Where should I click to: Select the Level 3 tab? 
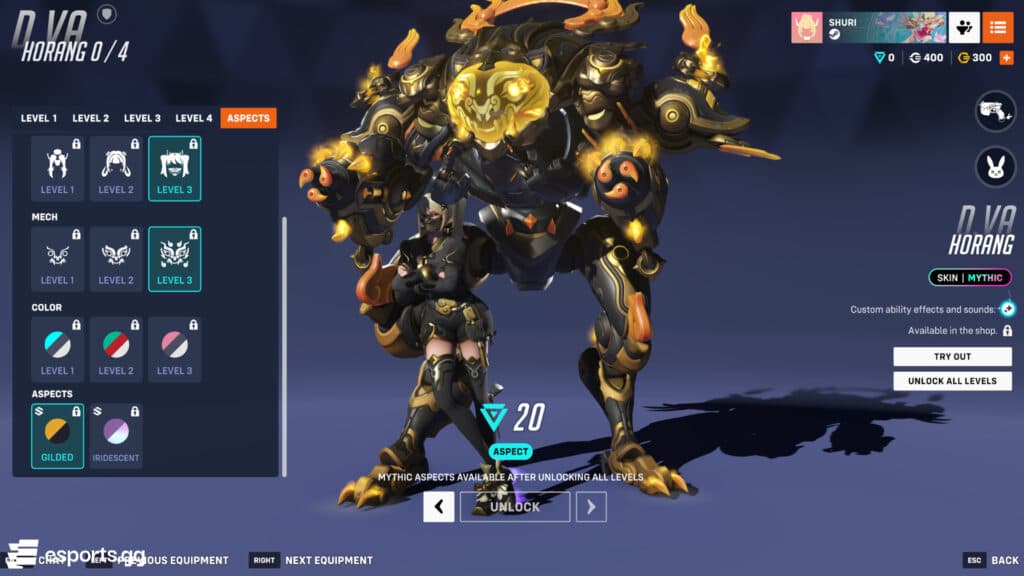coord(142,118)
